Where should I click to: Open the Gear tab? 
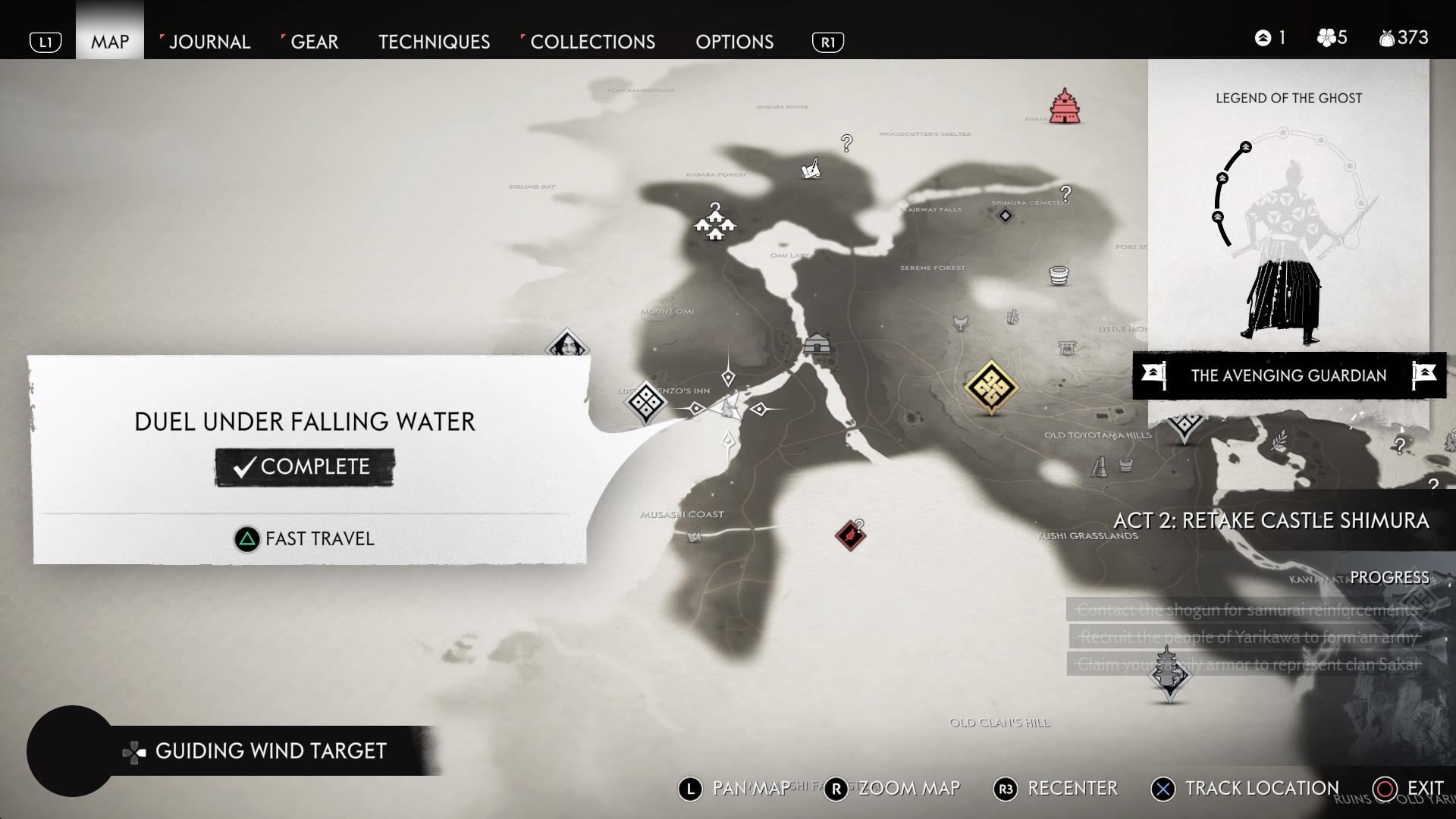314,42
